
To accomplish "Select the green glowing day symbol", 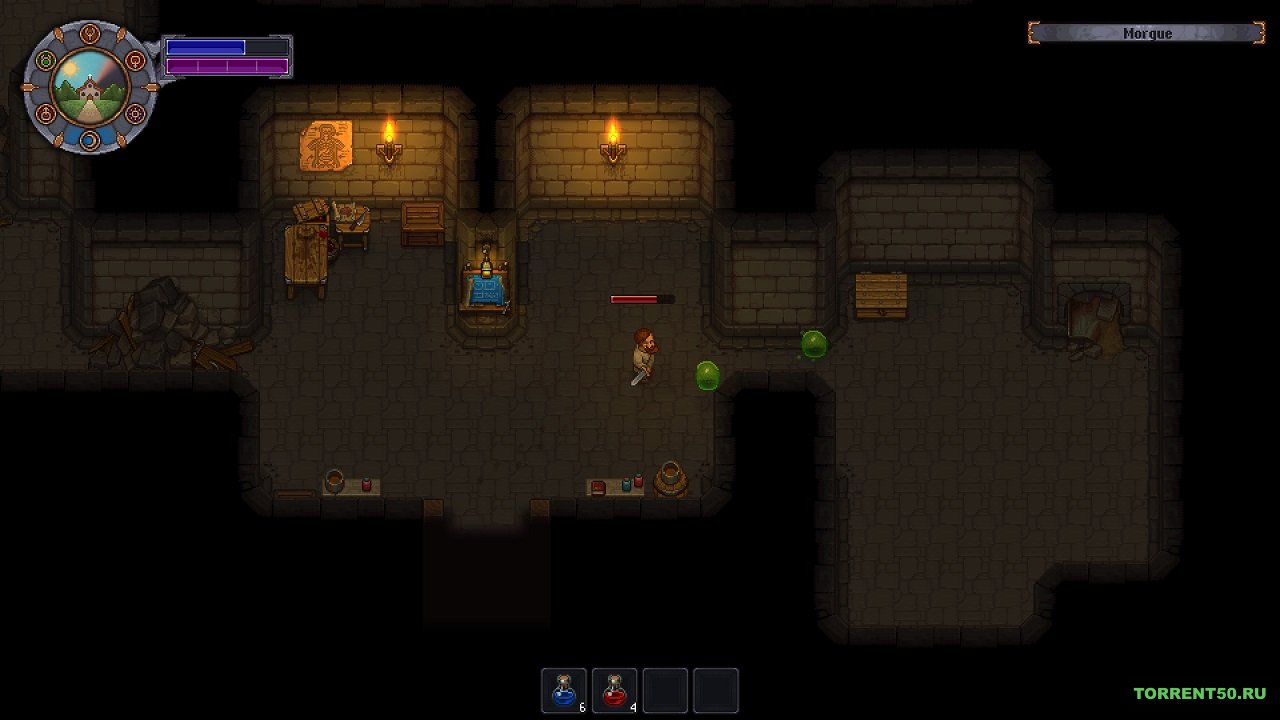I will pyautogui.click(x=45, y=62).
